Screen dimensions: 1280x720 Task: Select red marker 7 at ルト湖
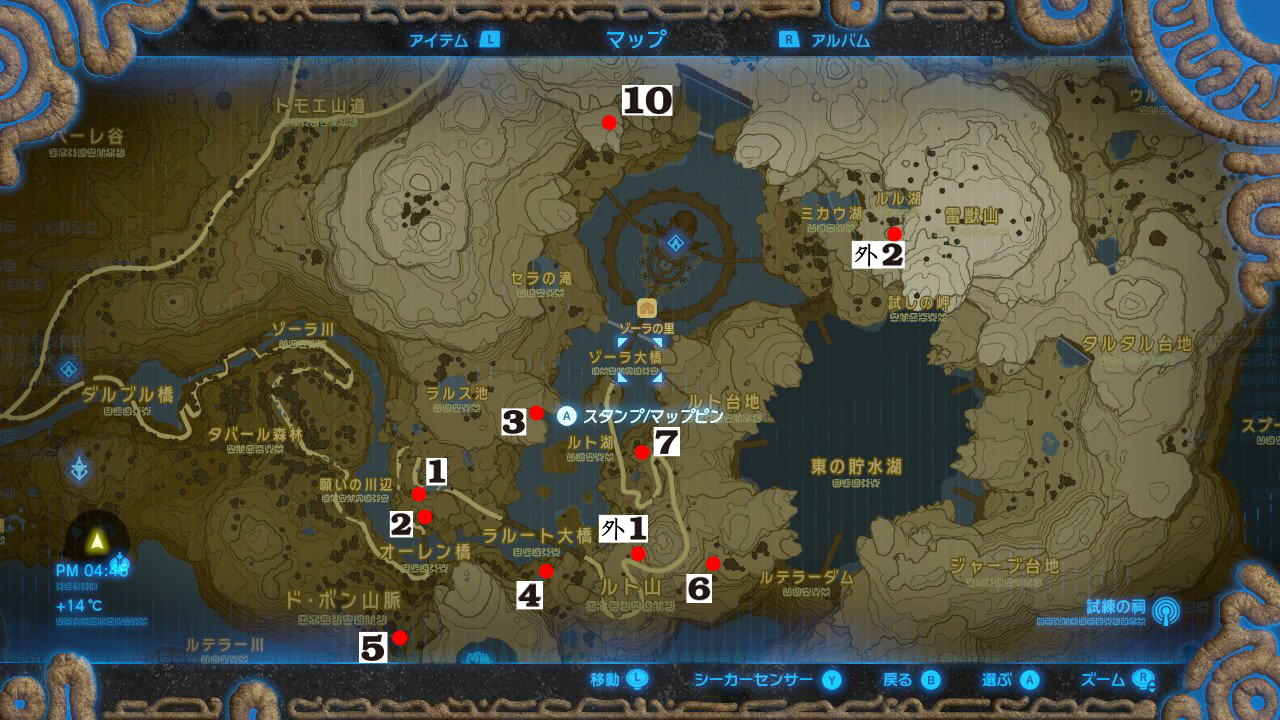pyautogui.click(x=641, y=453)
